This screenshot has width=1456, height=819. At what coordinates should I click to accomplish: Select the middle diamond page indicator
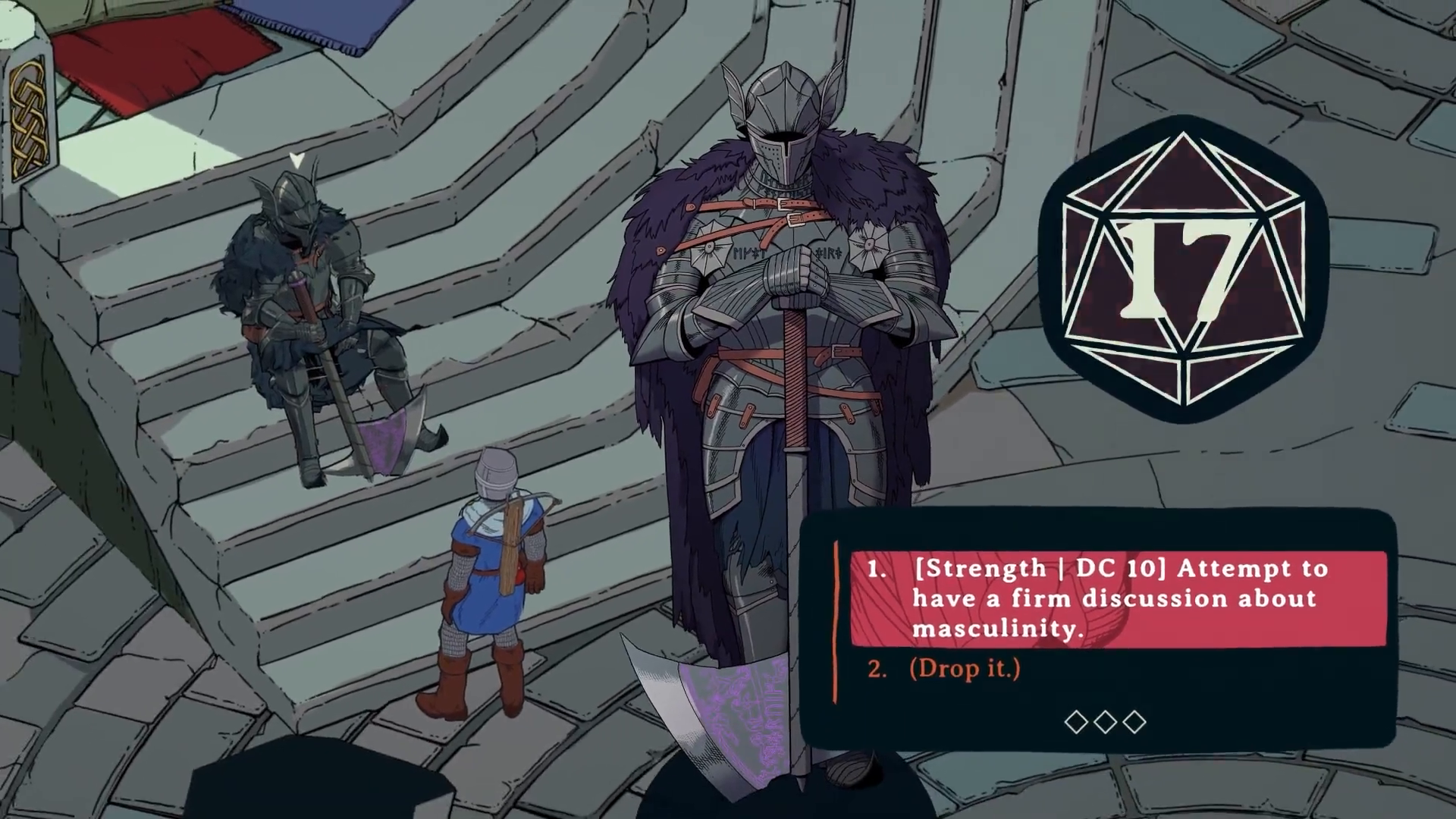click(x=1105, y=723)
